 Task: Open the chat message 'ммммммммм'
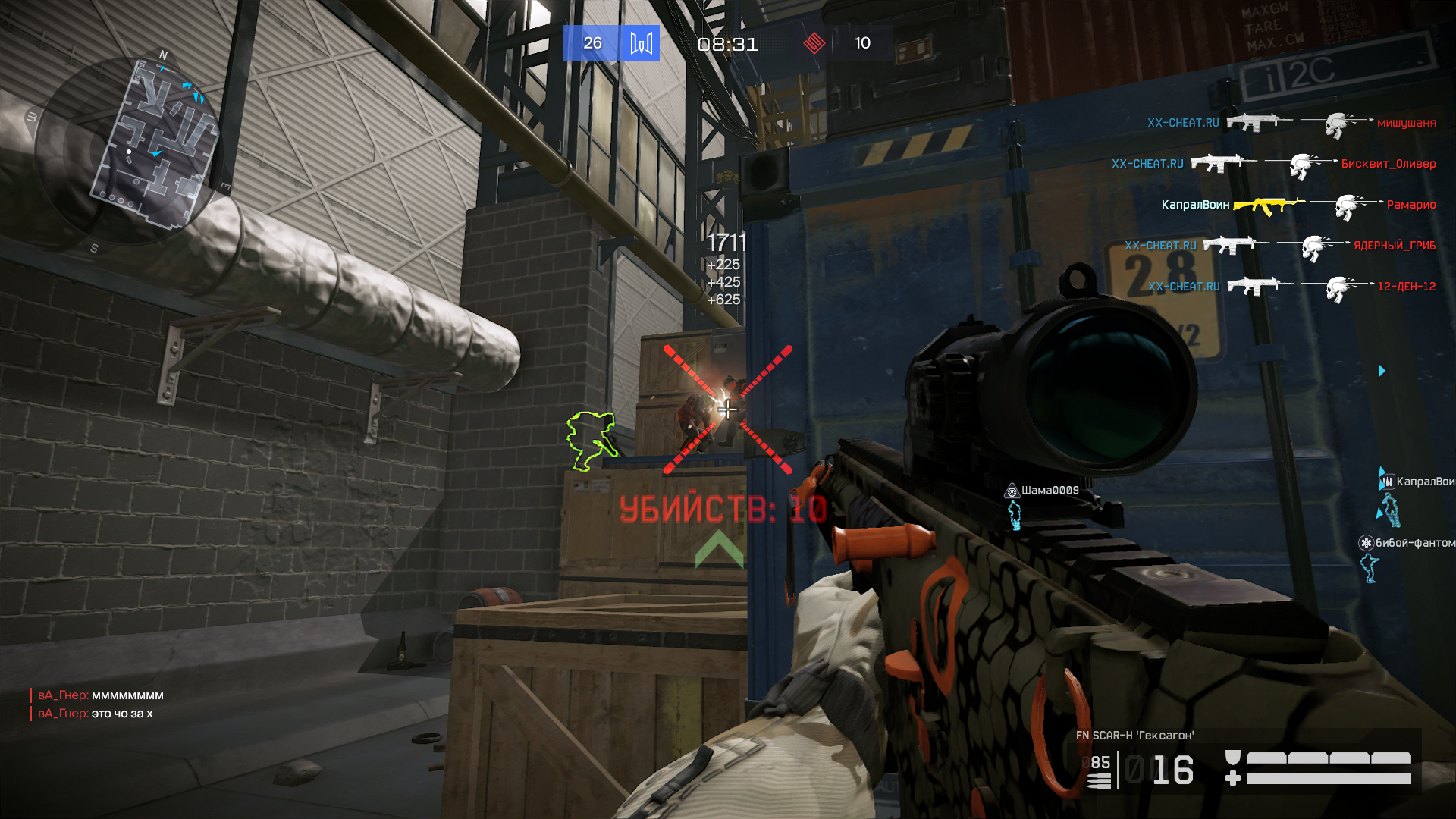point(127,695)
